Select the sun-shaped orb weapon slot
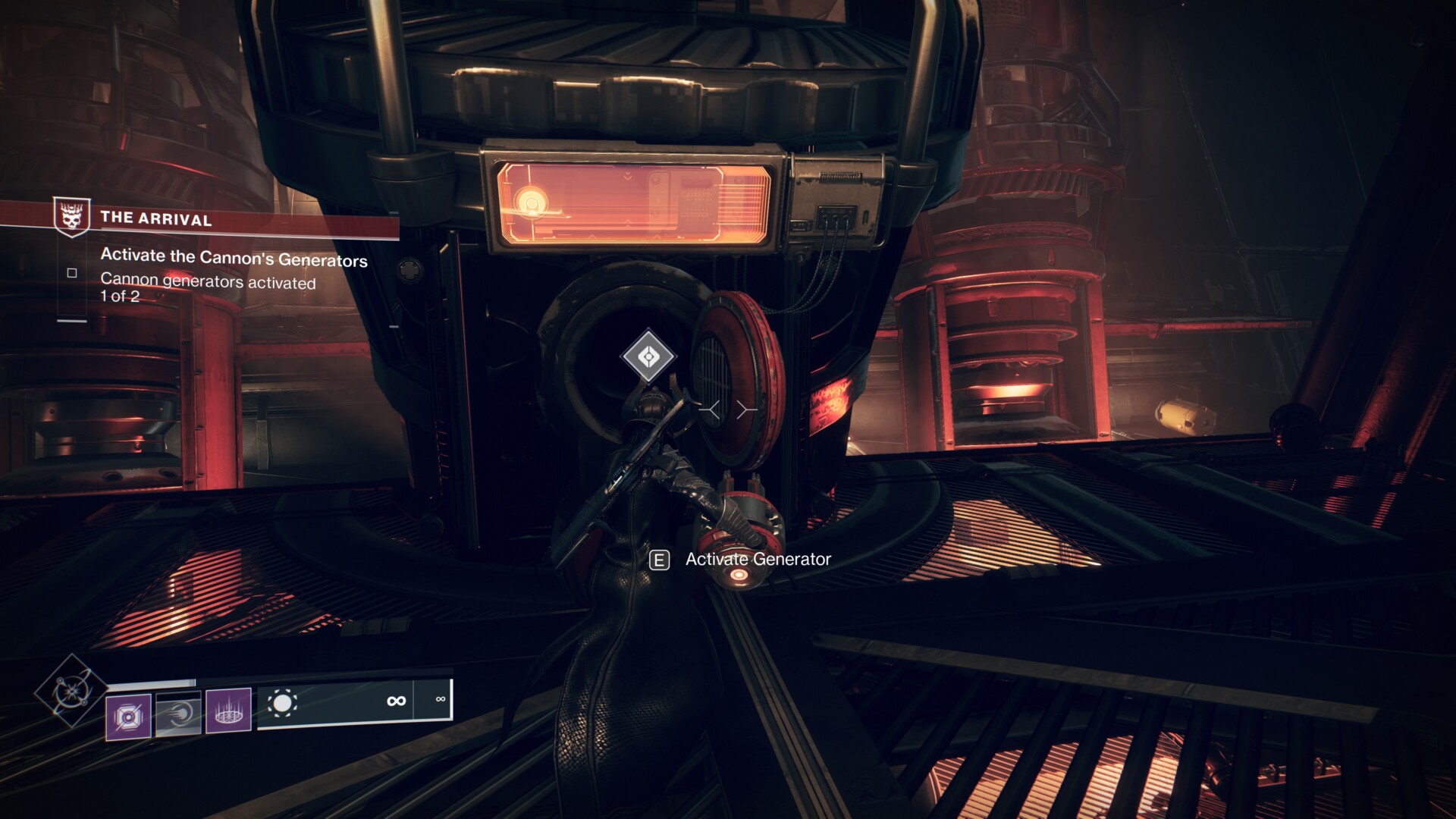This screenshot has height=819, width=1456. [282, 704]
